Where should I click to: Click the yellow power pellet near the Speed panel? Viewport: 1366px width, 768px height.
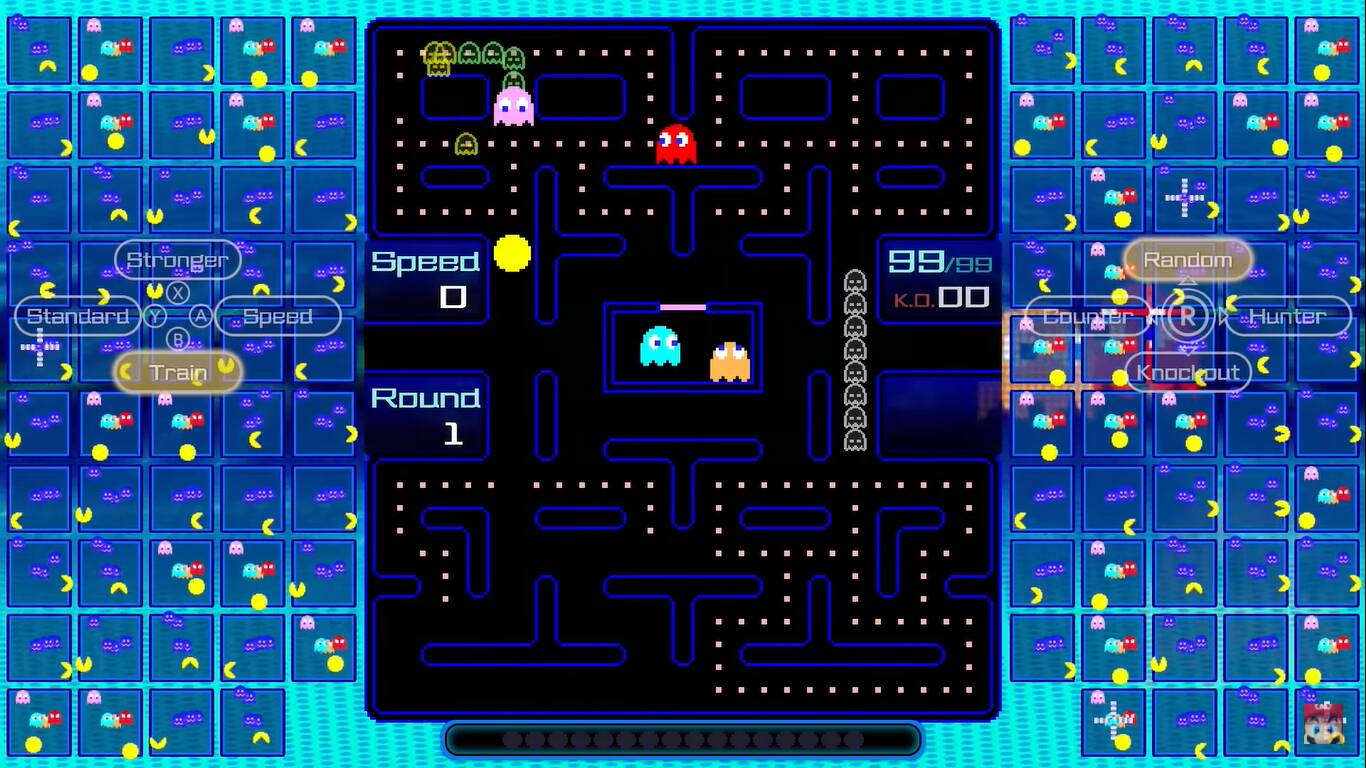512,255
